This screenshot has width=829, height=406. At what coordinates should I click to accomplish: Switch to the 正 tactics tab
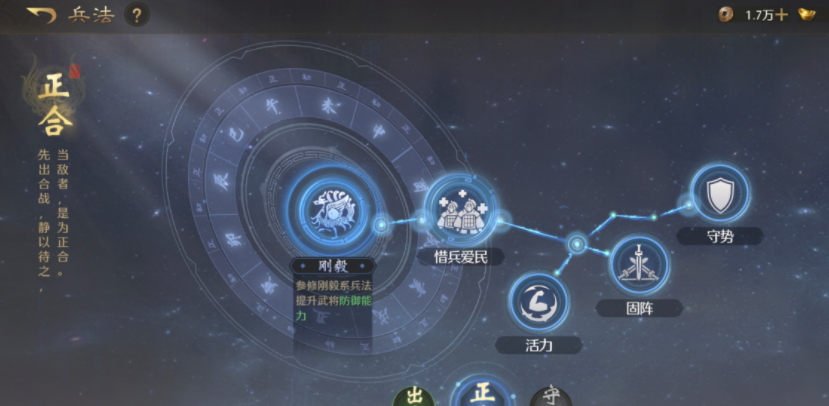482,392
